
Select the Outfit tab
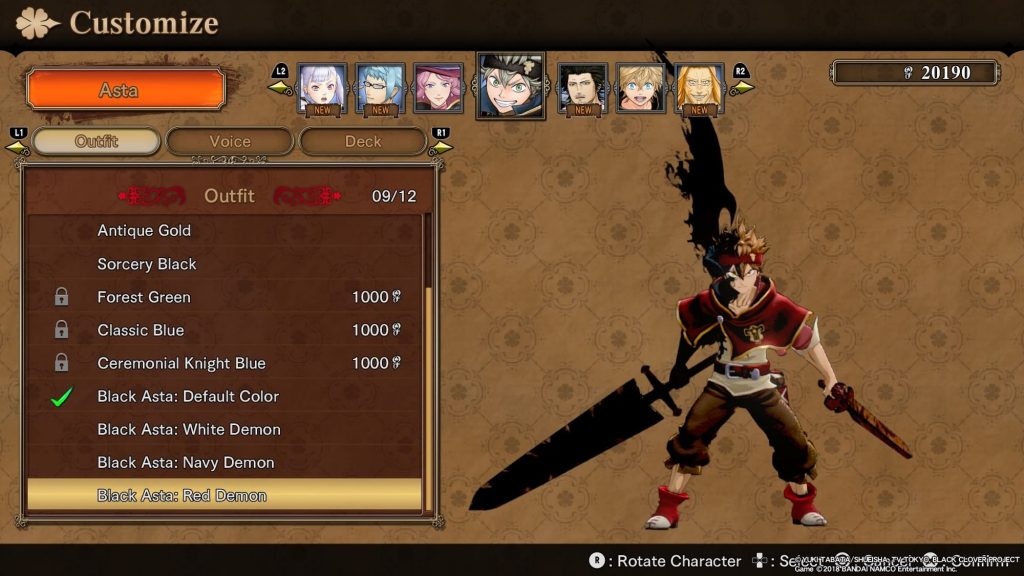[96, 141]
